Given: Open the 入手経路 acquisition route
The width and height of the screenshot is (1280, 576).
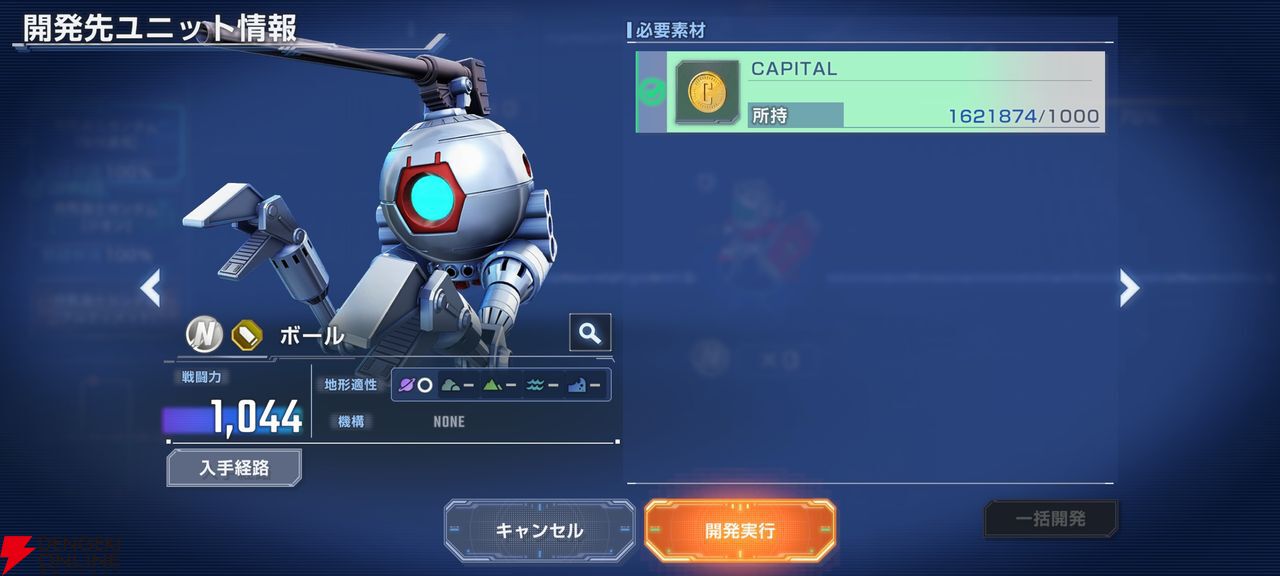Looking at the screenshot, I should click(234, 467).
